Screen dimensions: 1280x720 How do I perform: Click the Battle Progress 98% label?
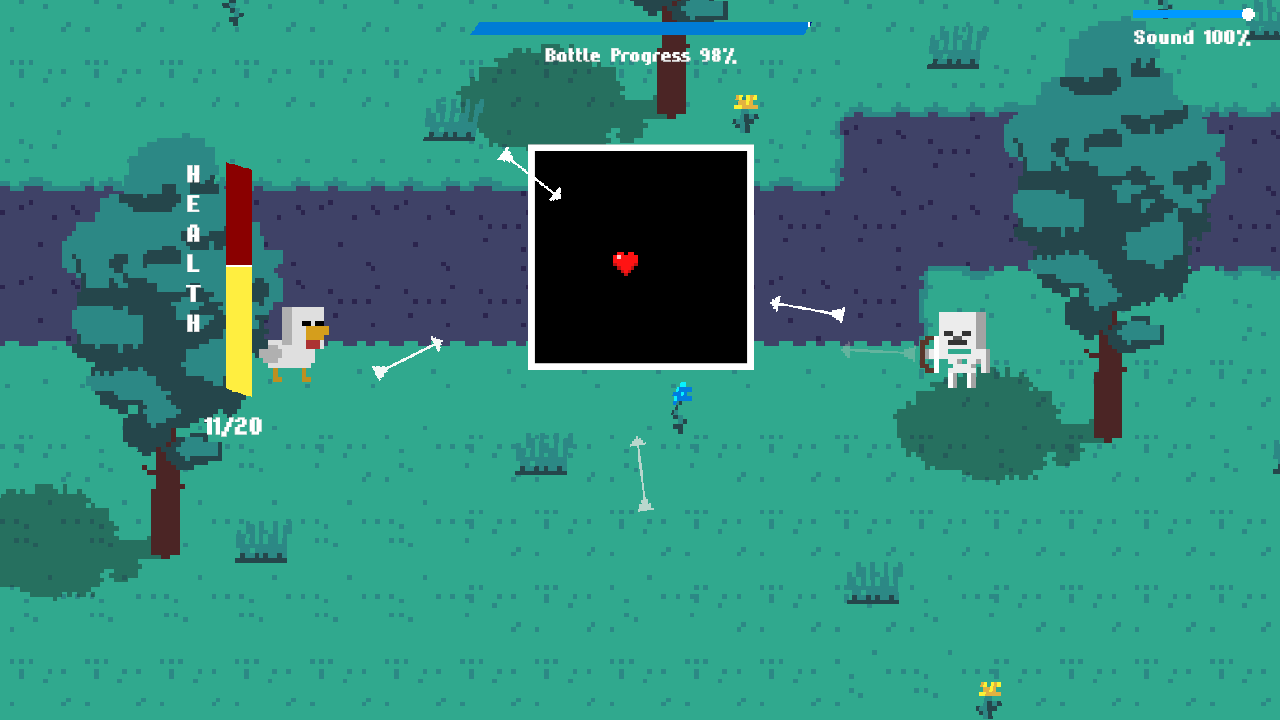coord(639,56)
